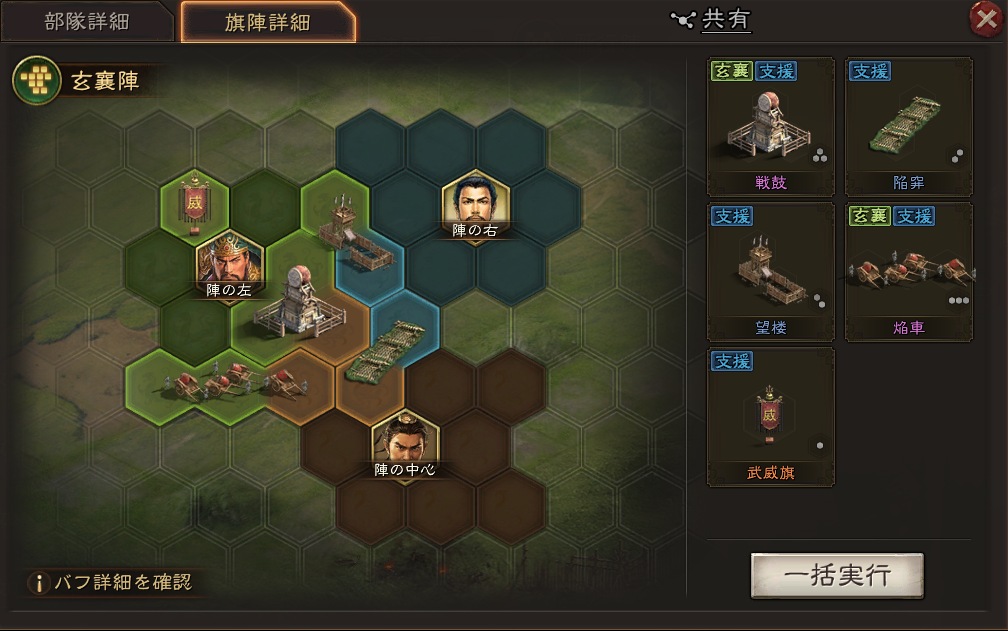Choose the 焔車 fire cart card
The image size is (1008, 631).
tap(908, 272)
